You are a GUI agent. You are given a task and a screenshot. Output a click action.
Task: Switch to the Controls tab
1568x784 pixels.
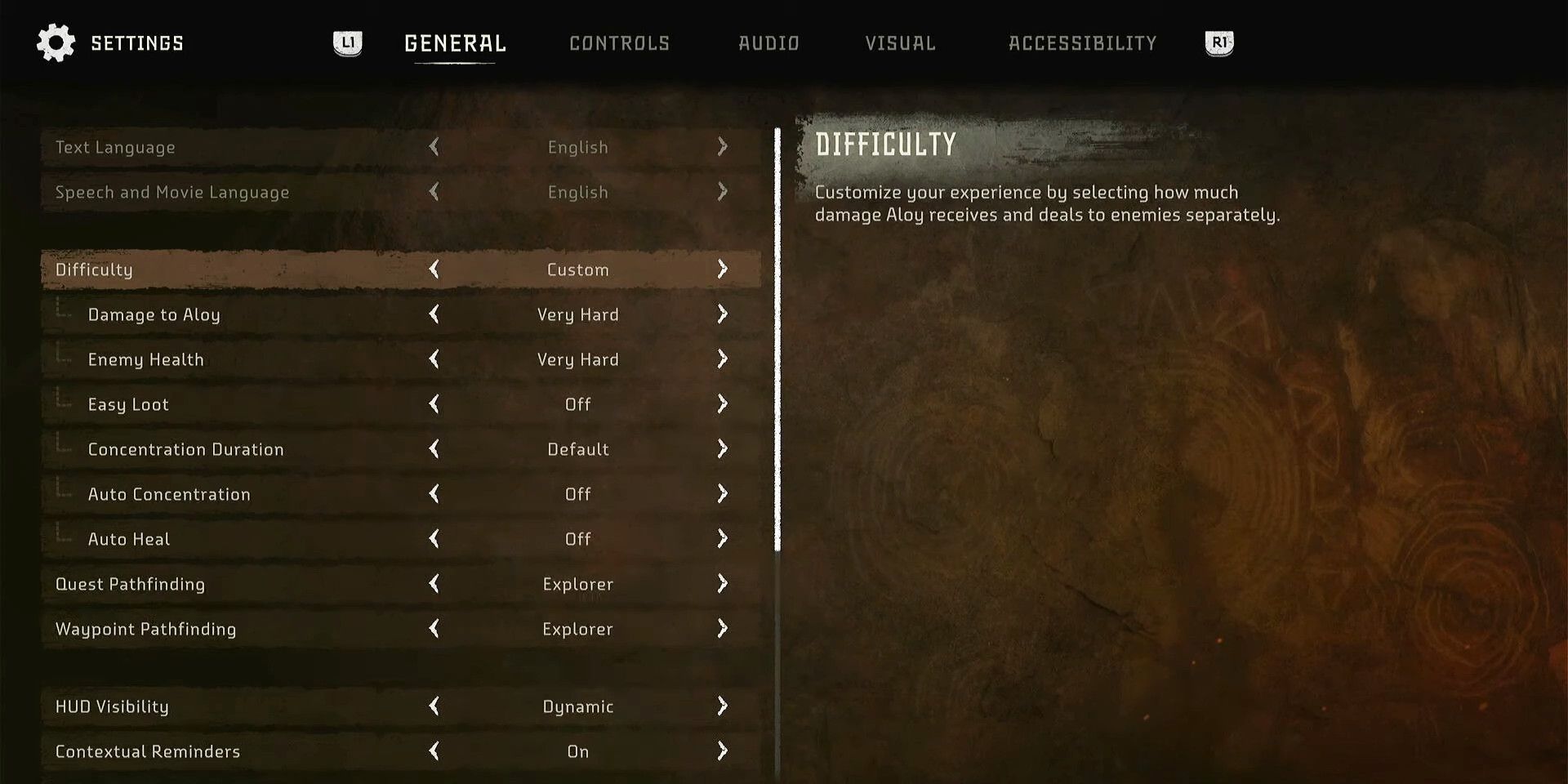pyautogui.click(x=619, y=43)
